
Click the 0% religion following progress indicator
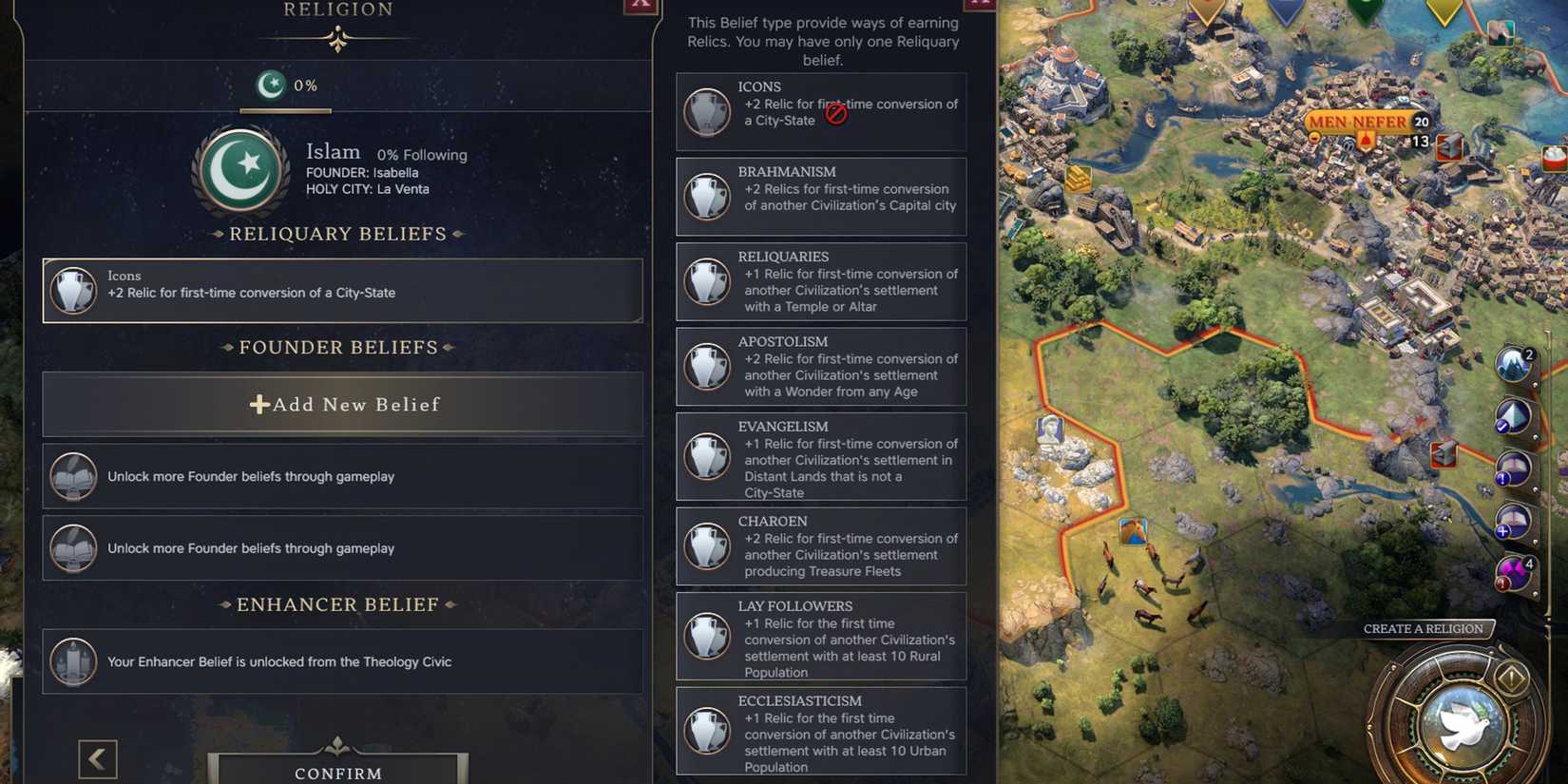point(284,86)
